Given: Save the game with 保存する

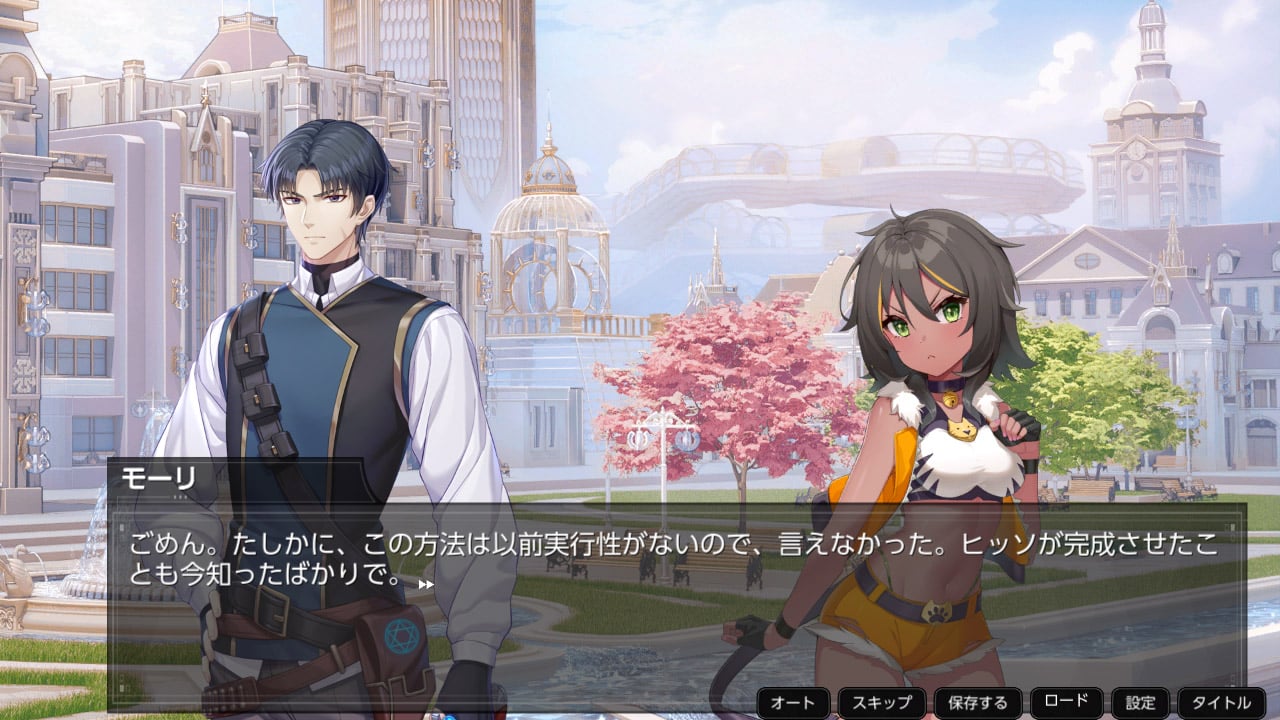Looking at the screenshot, I should coord(977,702).
